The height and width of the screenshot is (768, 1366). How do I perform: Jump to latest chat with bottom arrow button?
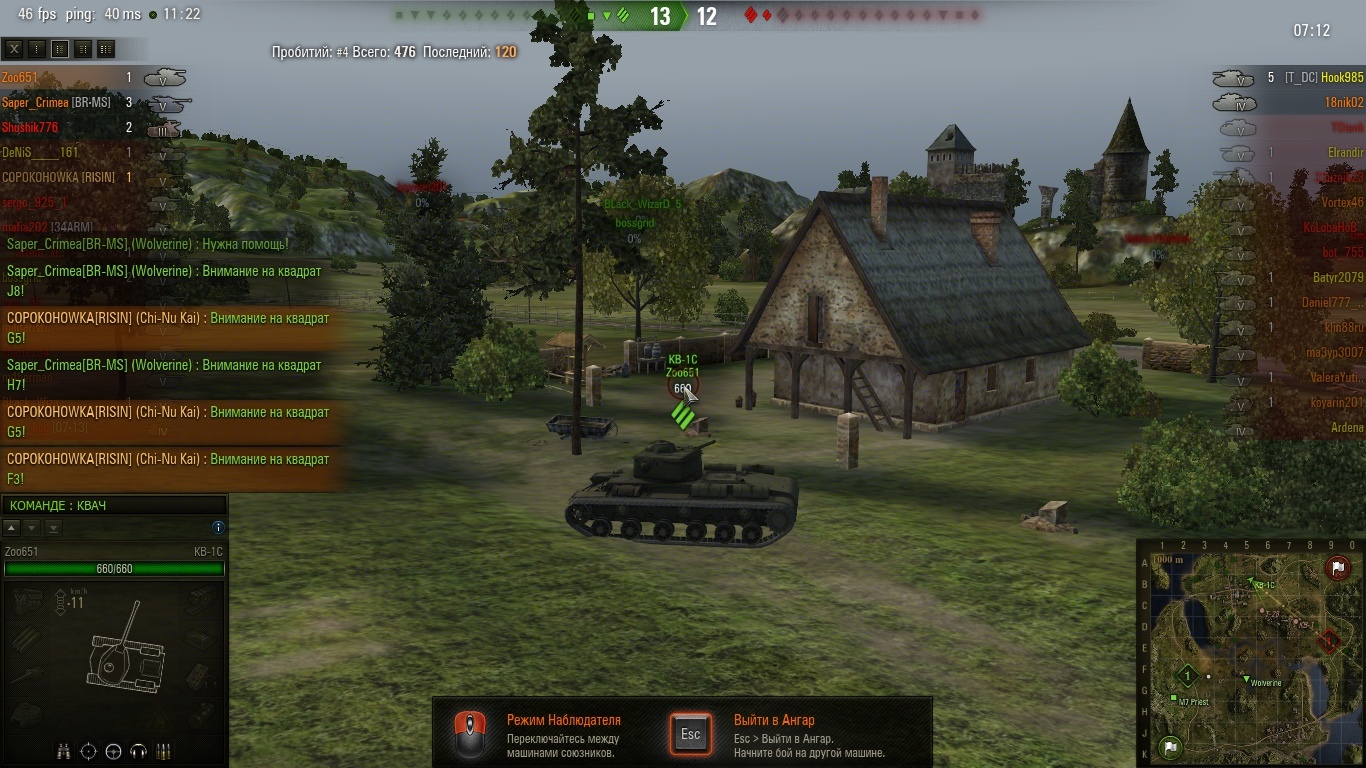pyautogui.click(x=54, y=528)
